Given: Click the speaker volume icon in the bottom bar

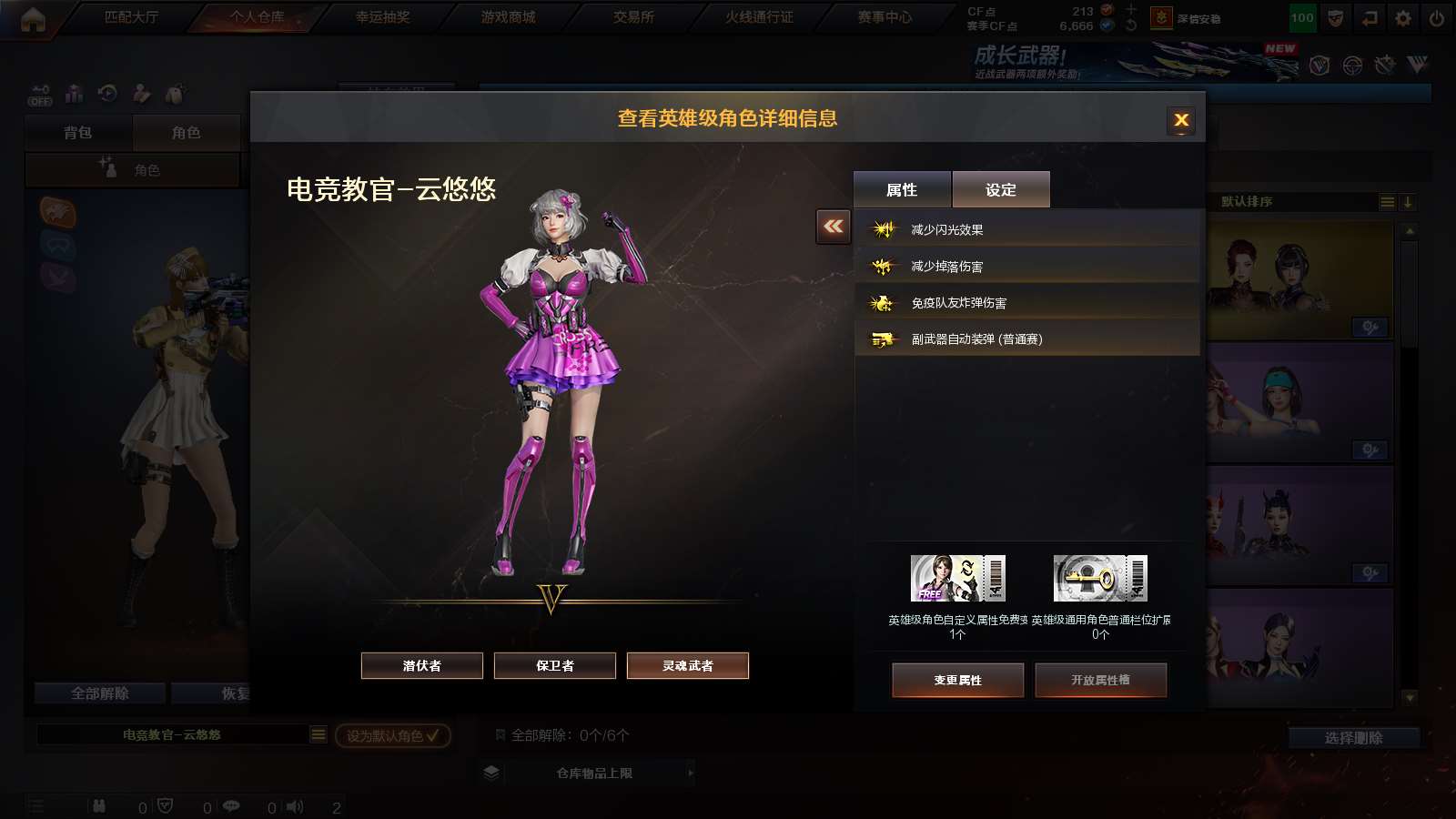Looking at the screenshot, I should 295,806.
